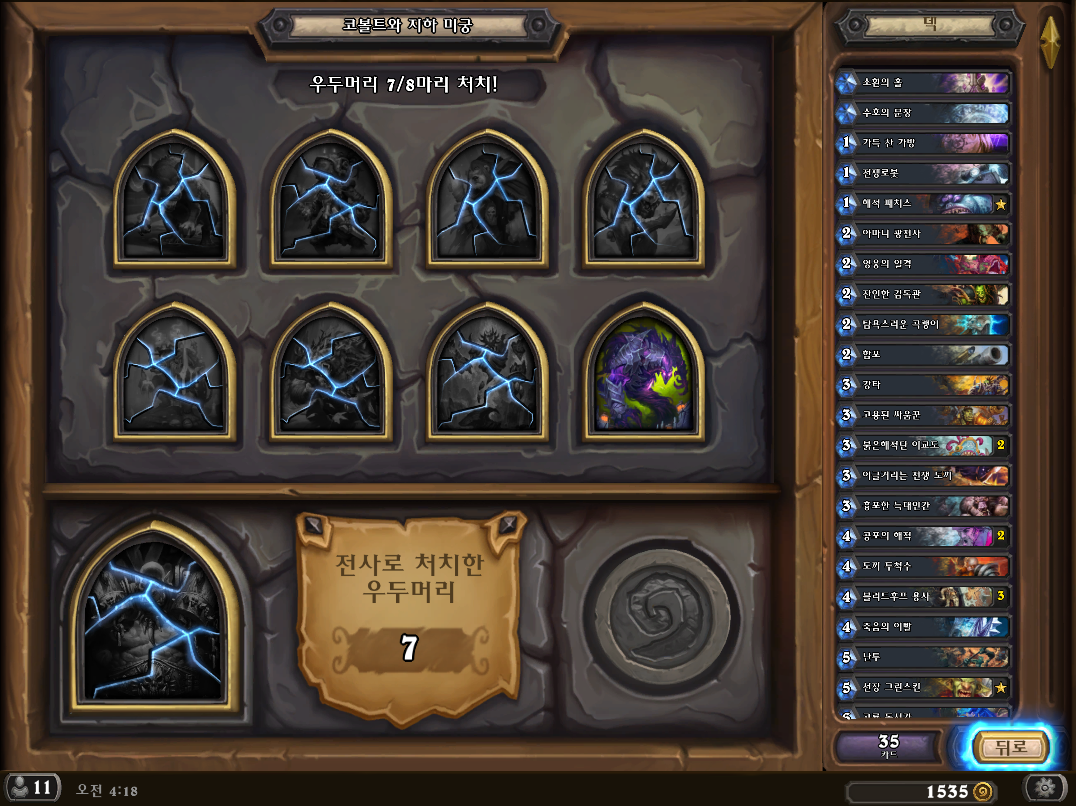Click the 가득 찬 가방 card row
The height and width of the screenshot is (806, 1076).
[x=922, y=143]
